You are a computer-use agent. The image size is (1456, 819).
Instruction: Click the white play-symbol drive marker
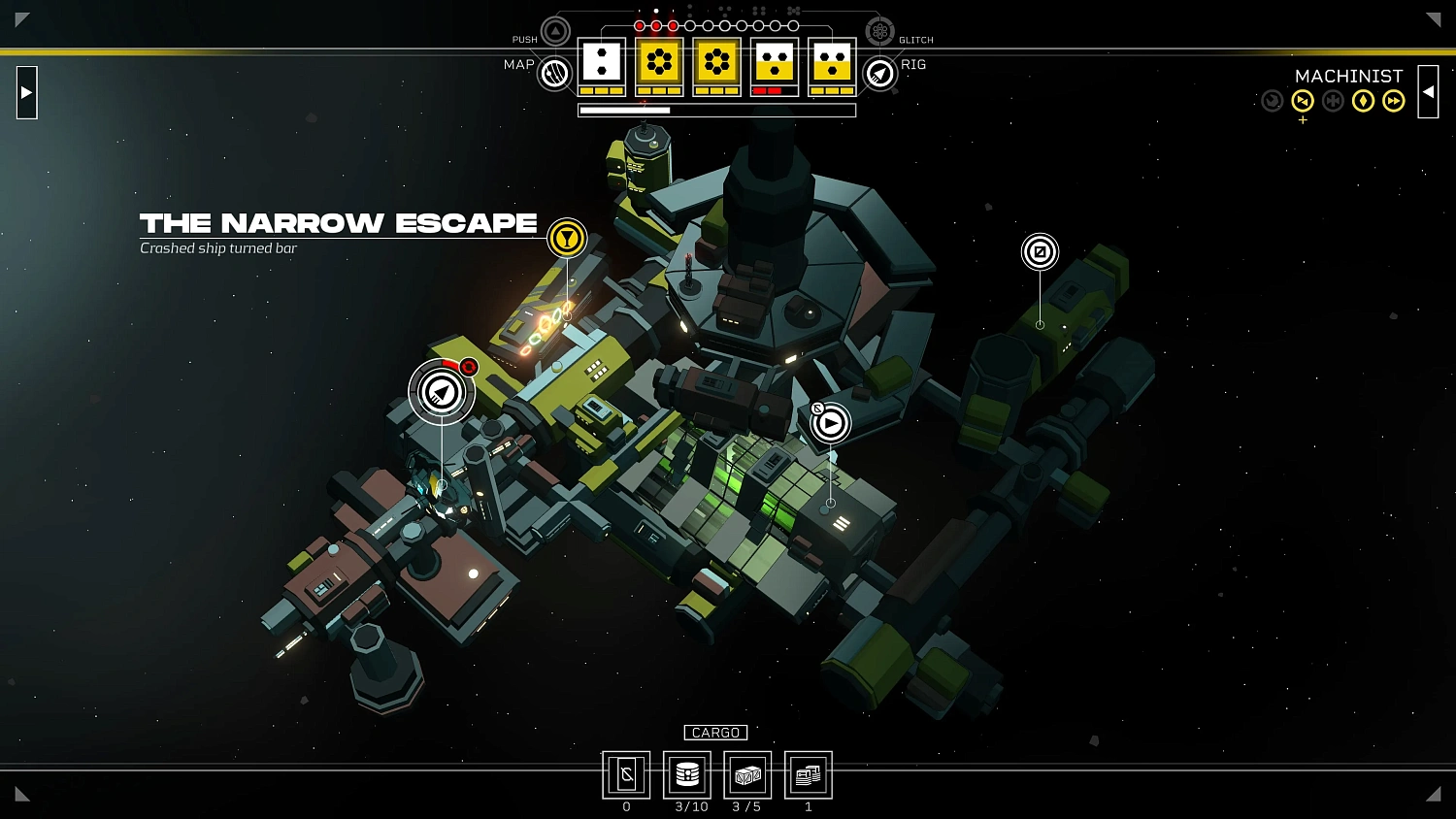(830, 422)
